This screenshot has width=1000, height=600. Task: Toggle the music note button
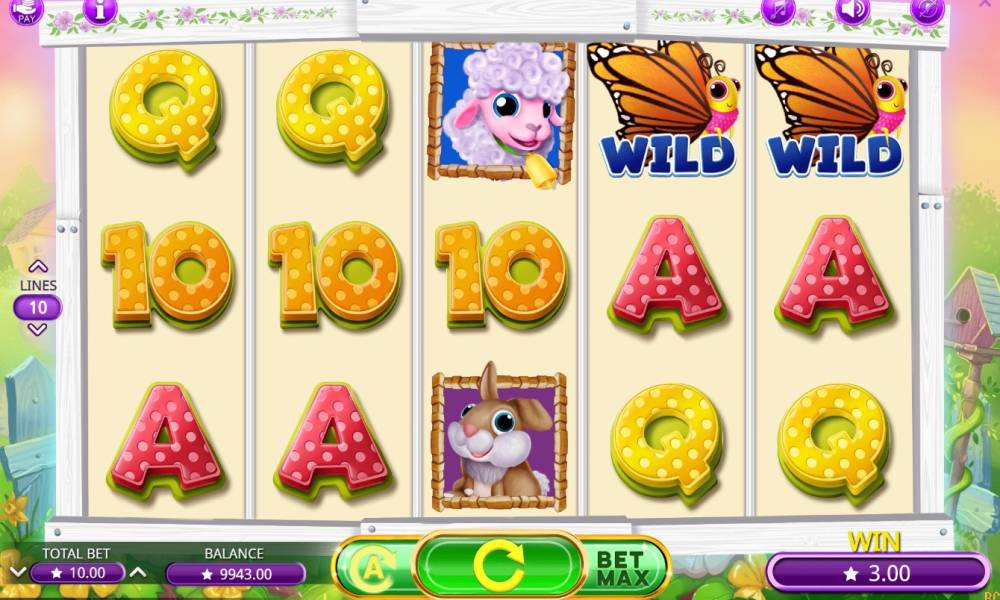(x=777, y=11)
